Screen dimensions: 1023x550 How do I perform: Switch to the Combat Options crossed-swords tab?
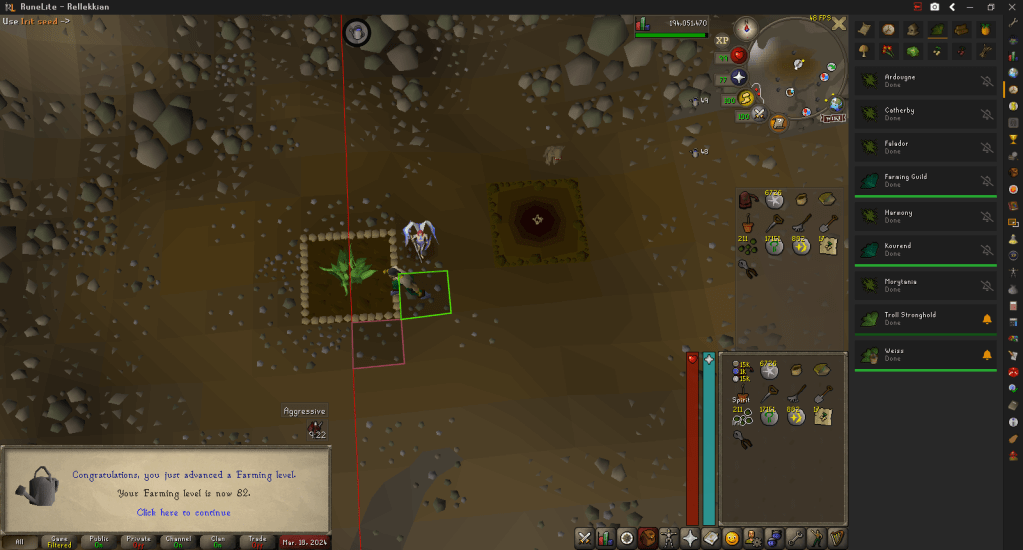[585, 538]
